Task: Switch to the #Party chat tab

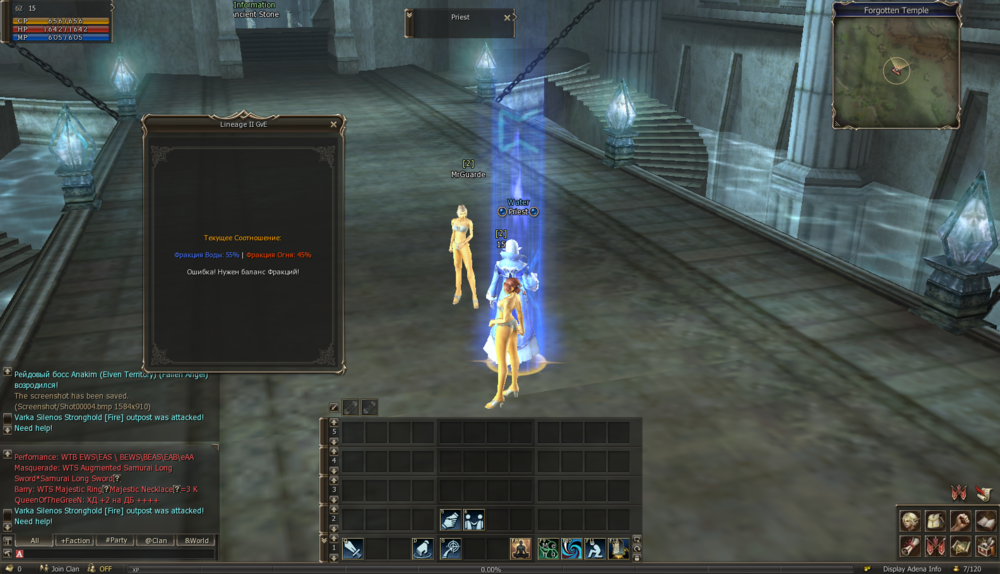Action: pos(115,540)
